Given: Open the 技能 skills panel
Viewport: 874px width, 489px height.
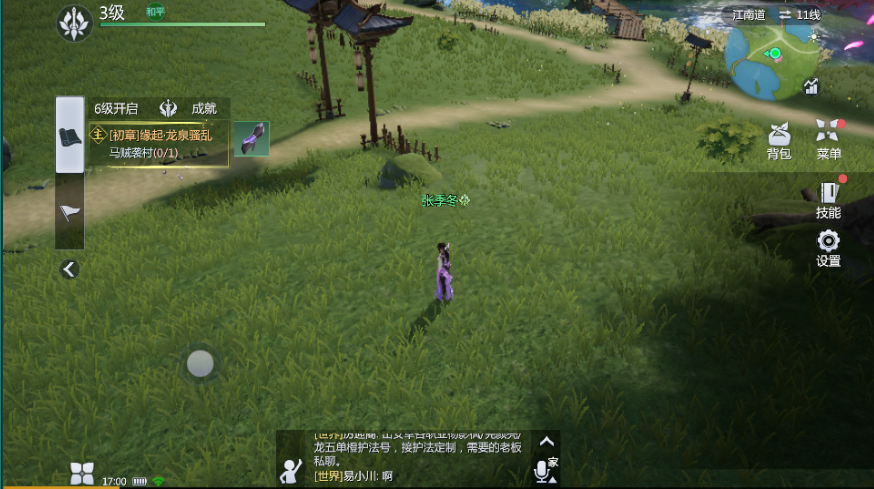Looking at the screenshot, I should (828, 199).
